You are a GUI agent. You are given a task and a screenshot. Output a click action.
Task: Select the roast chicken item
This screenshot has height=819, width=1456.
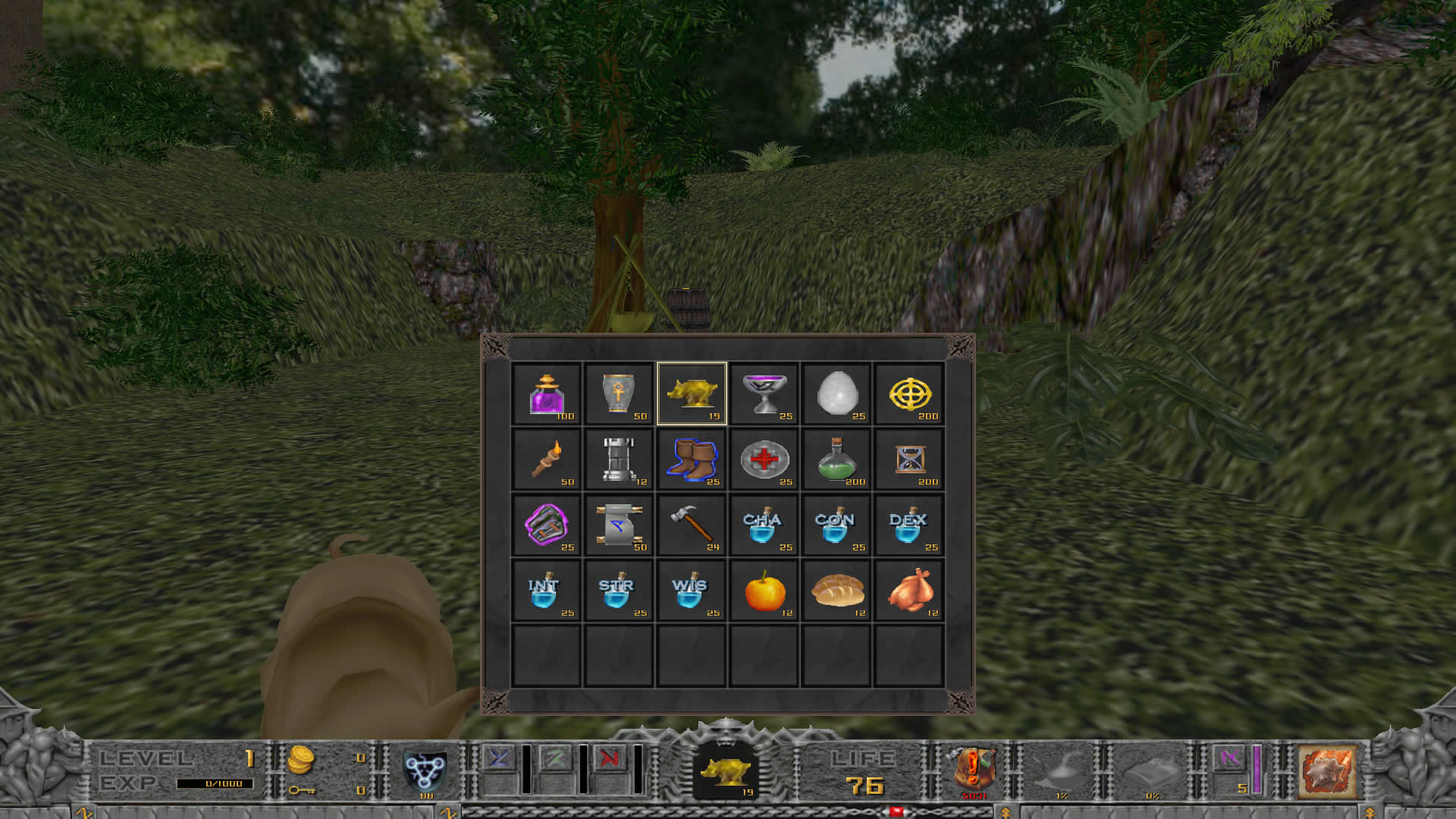(909, 591)
